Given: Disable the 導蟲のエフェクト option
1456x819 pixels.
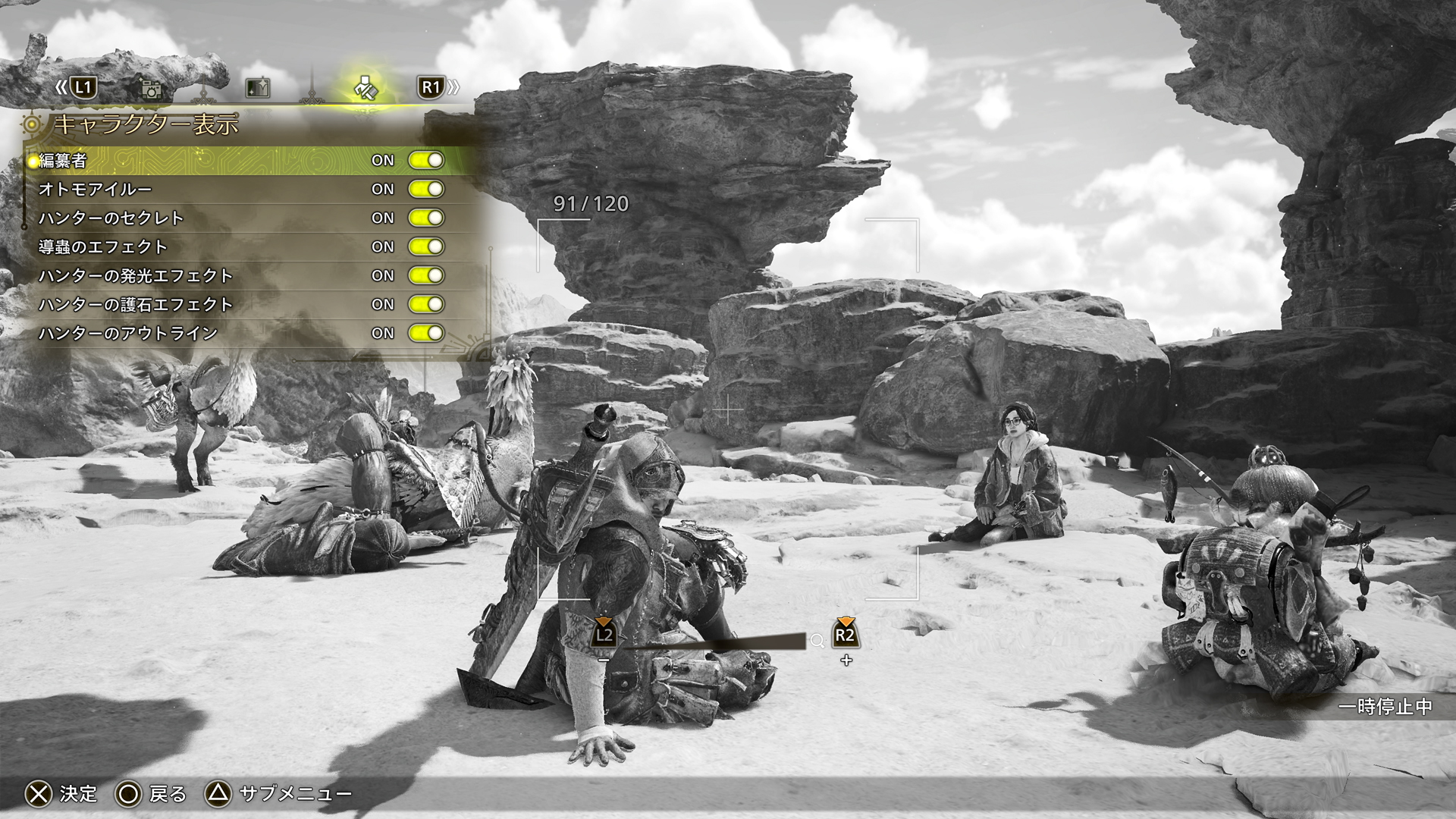Looking at the screenshot, I should pos(425,246).
